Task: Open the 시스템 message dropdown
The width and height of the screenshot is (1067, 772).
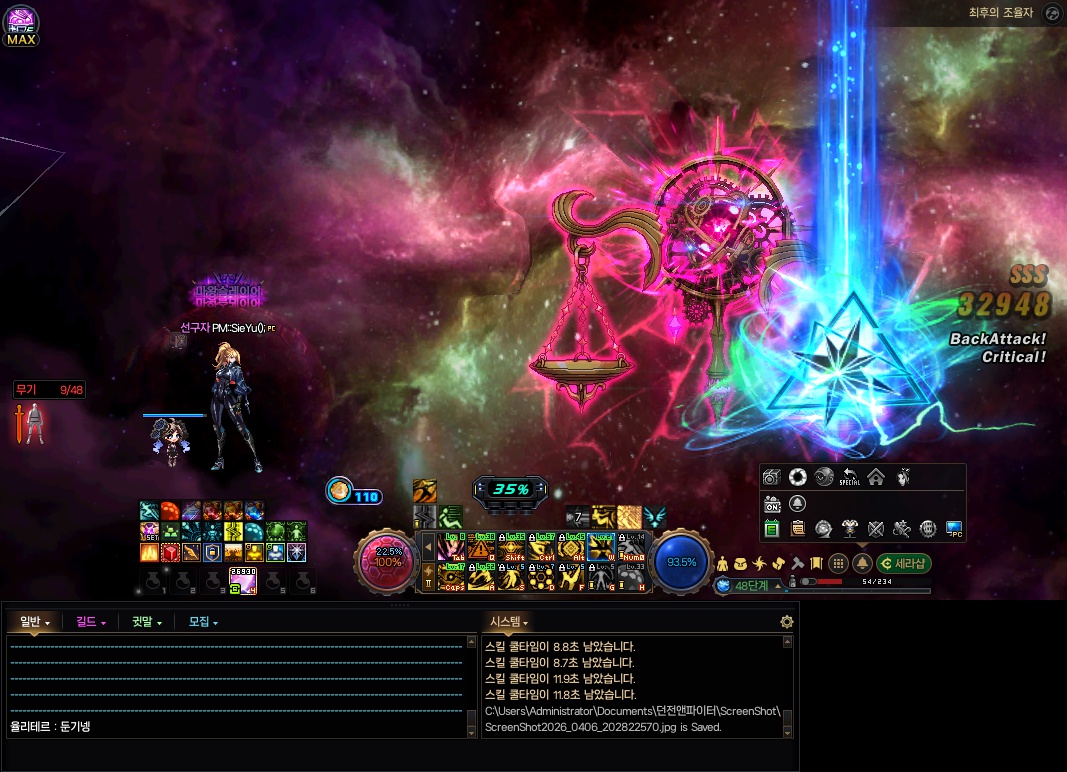Action: 508,622
